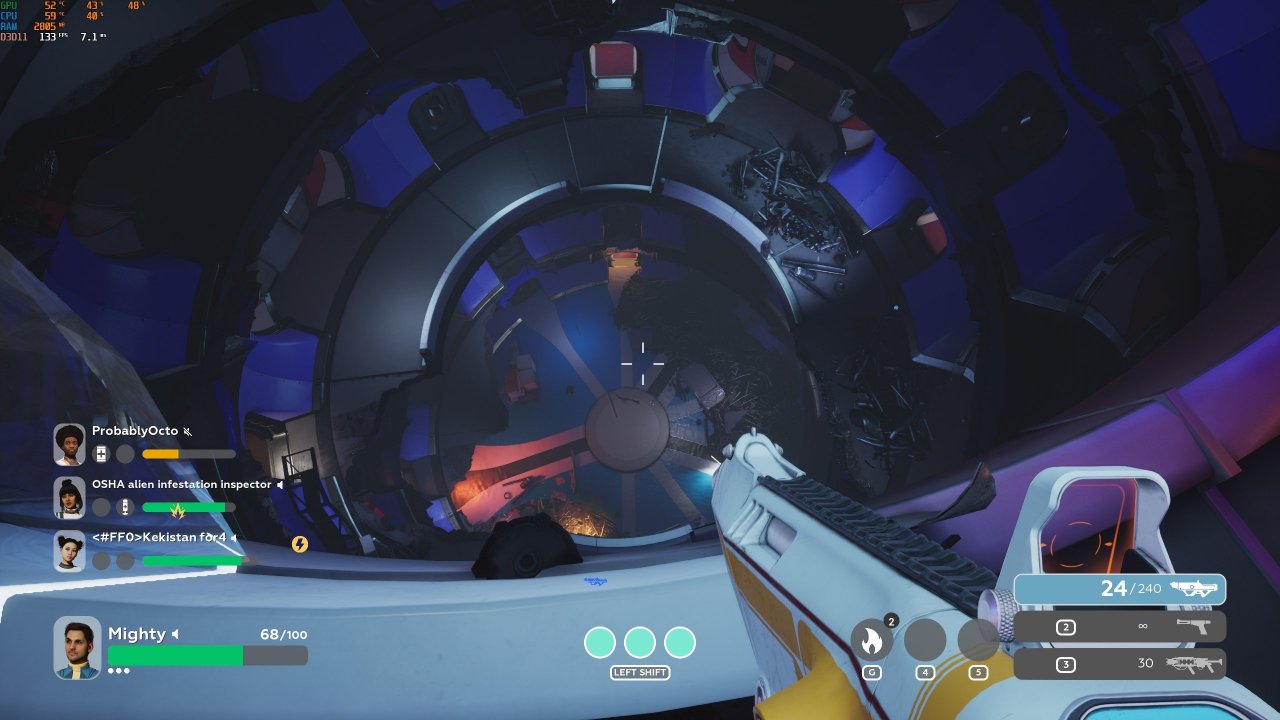Choose the special weapon with 30 ammo
The image size is (1280, 720).
tap(1120, 664)
